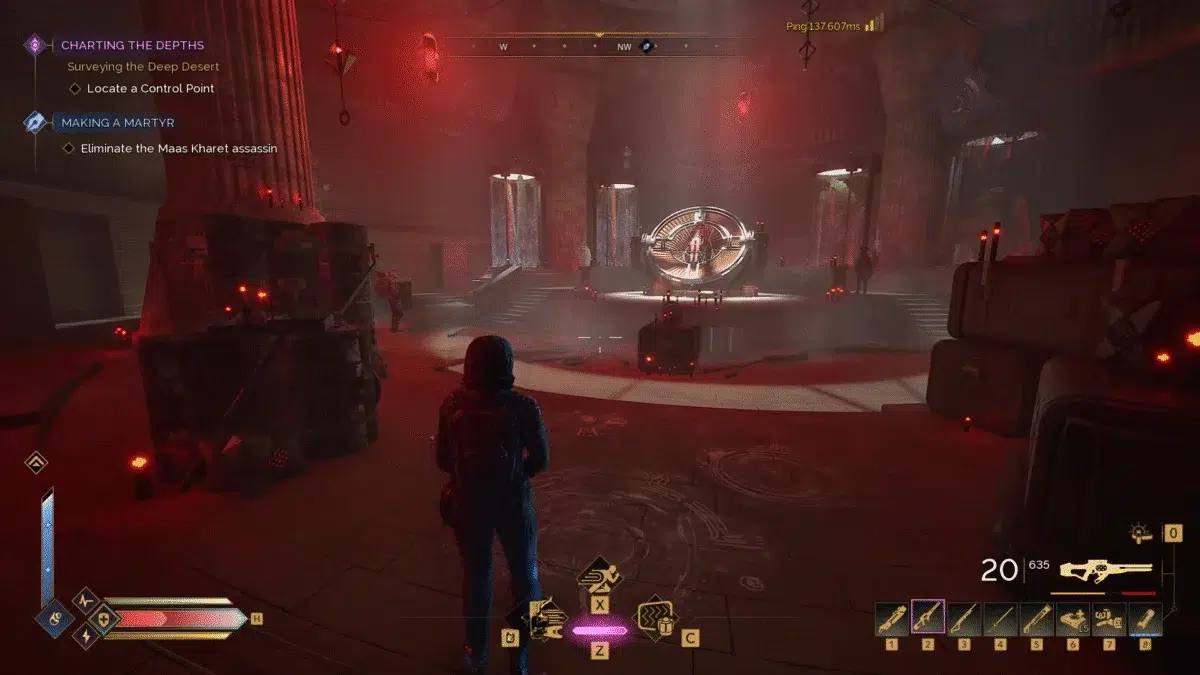1200x675 pixels.
Task: Choose the last hotbar slot with blue bar
Action: click(x=1146, y=618)
